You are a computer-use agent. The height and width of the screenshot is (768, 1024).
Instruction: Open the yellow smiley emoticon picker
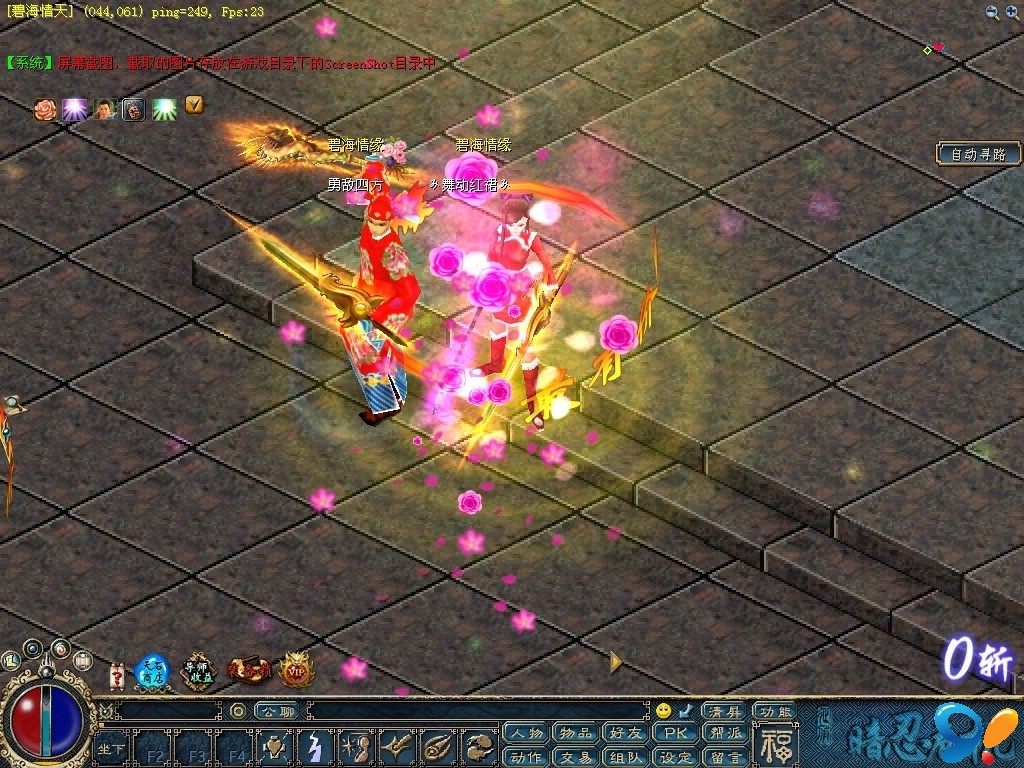point(663,711)
